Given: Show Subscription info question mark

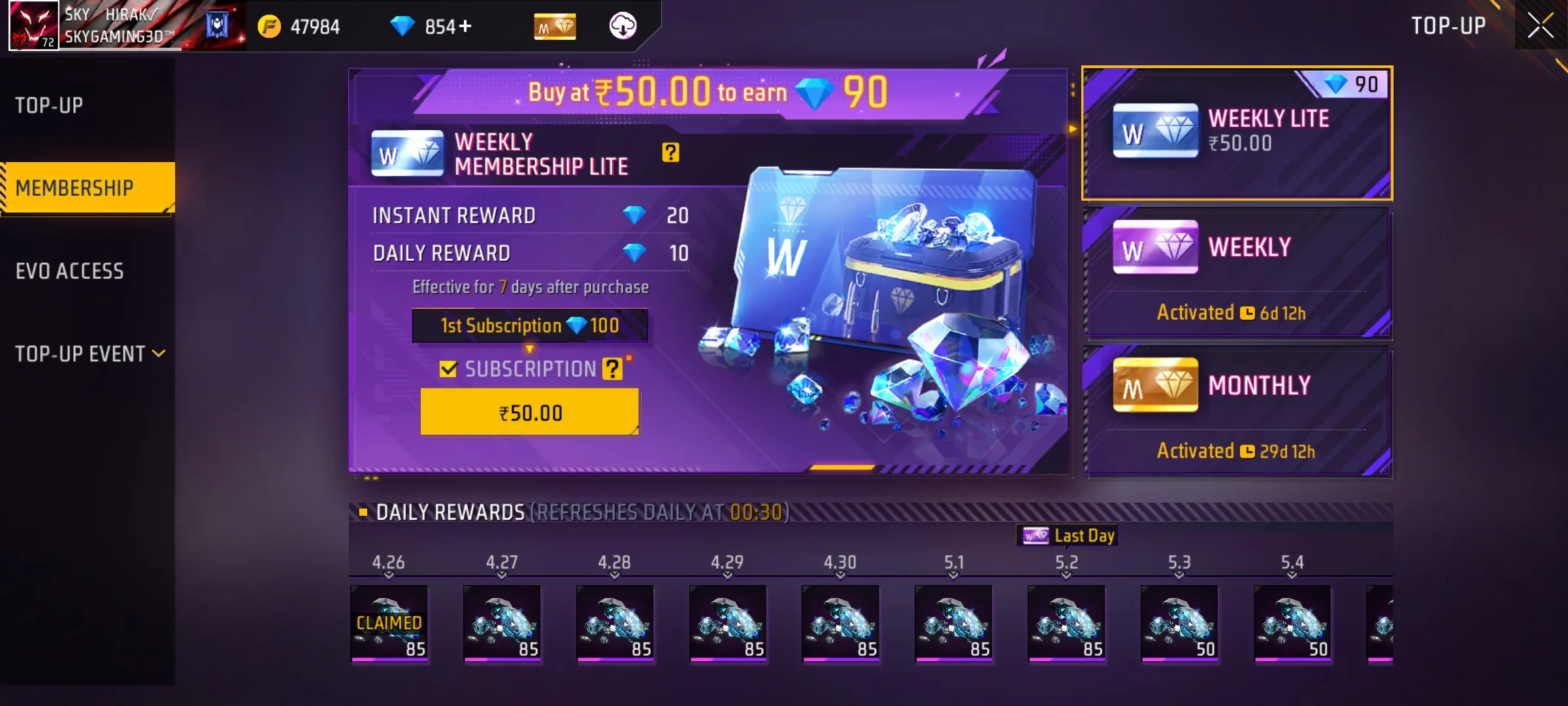Looking at the screenshot, I should 612,369.
